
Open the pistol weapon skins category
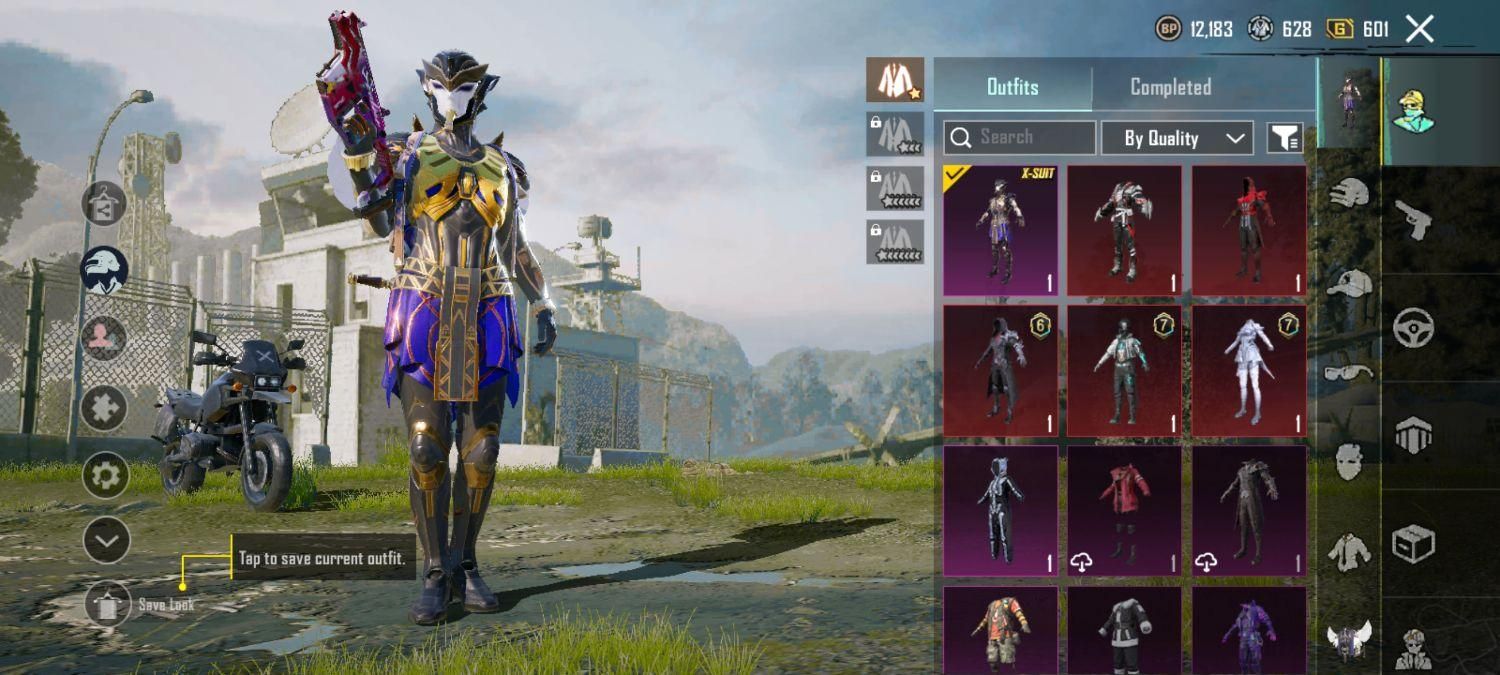coord(1413,217)
